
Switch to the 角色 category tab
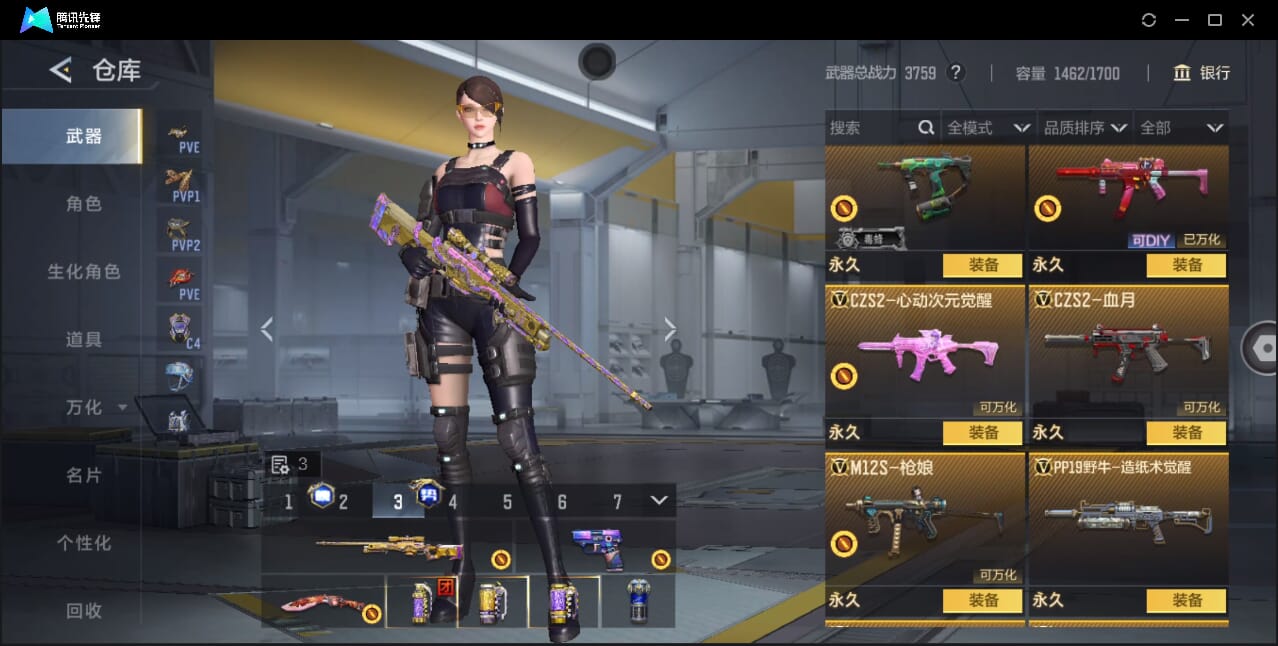coord(84,204)
